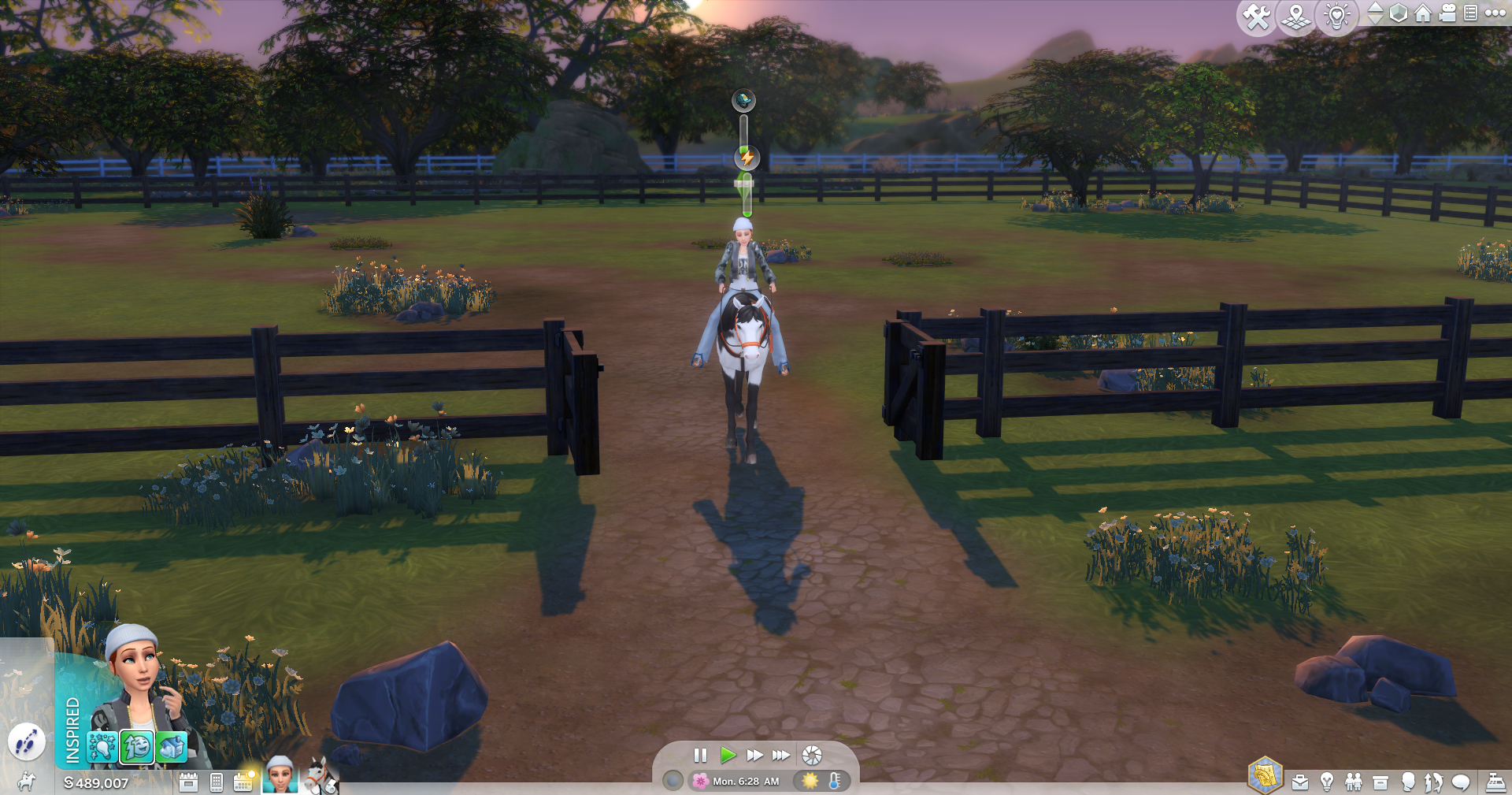Select the horse portrait in the household bar
Screen dimensions: 1512x795
[320, 776]
